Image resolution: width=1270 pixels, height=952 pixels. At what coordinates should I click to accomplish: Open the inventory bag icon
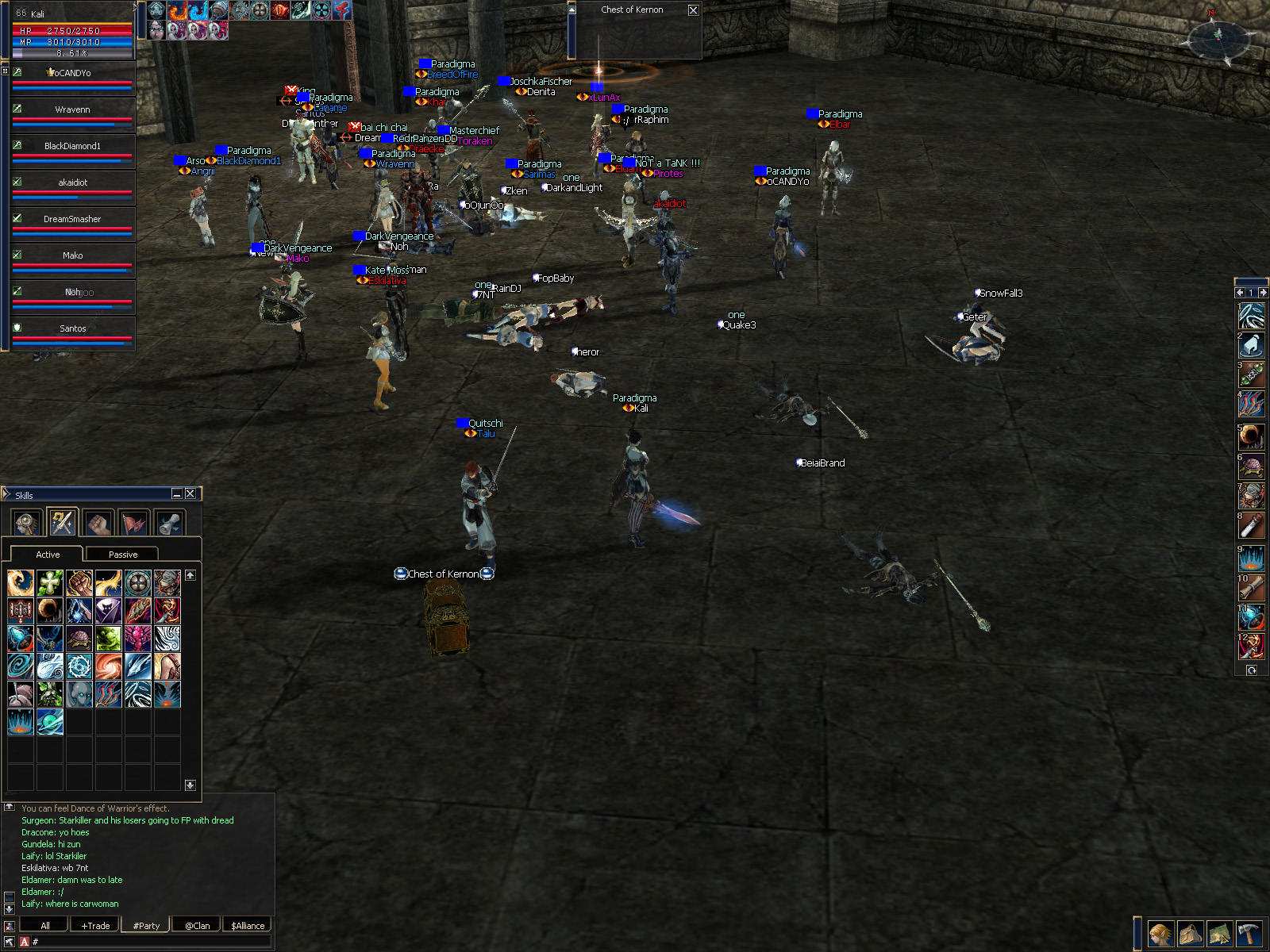coord(1190,934)
